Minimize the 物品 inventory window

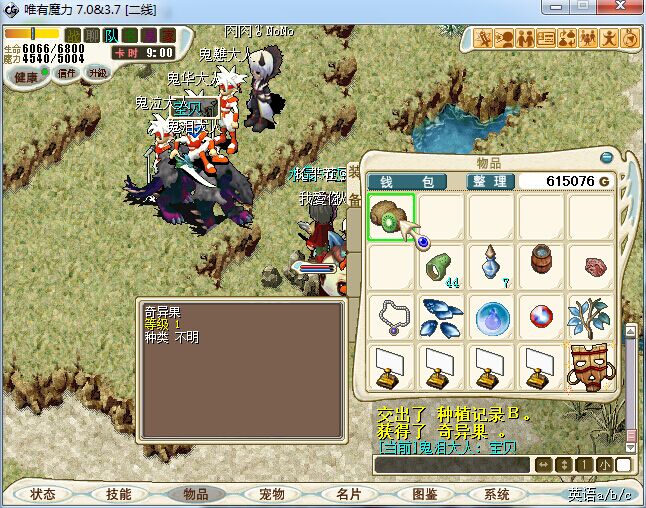tap(606, 157)
